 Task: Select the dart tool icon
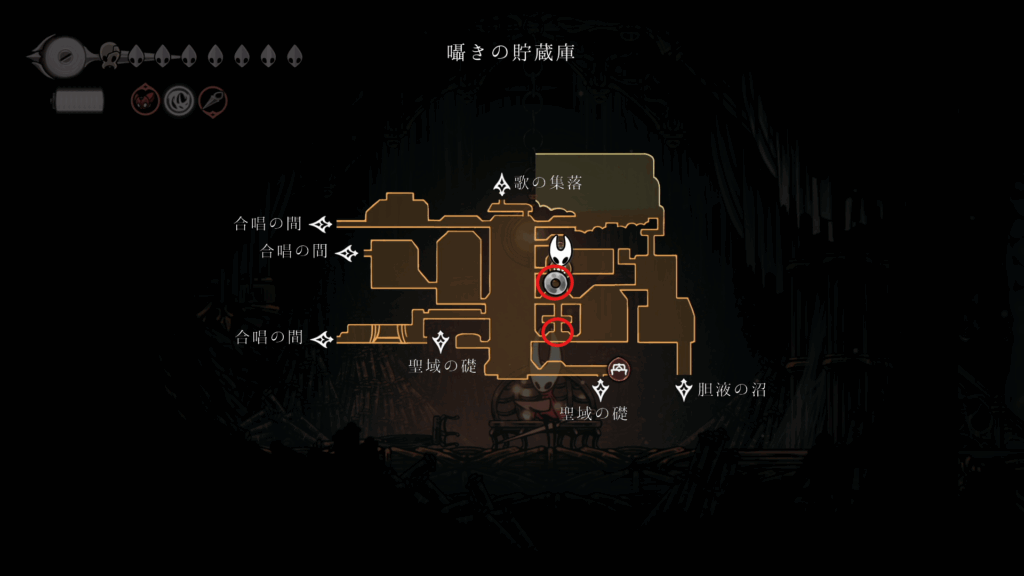coord(213,99)
